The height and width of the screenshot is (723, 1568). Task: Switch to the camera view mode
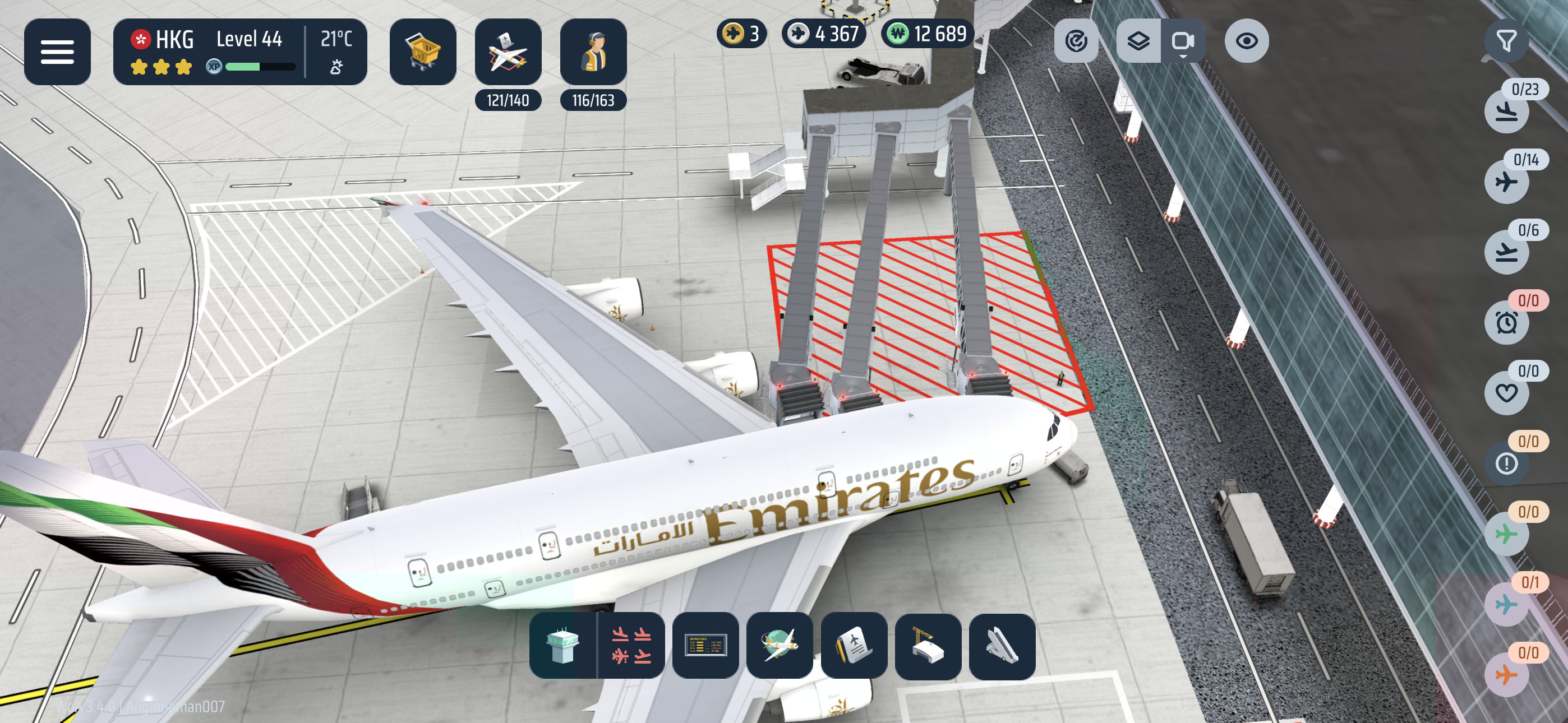click(1182, 41)
